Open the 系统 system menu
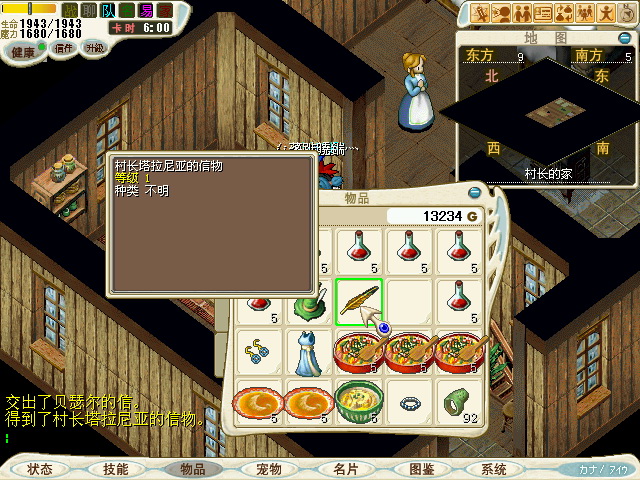 click(x=494, y=468)
